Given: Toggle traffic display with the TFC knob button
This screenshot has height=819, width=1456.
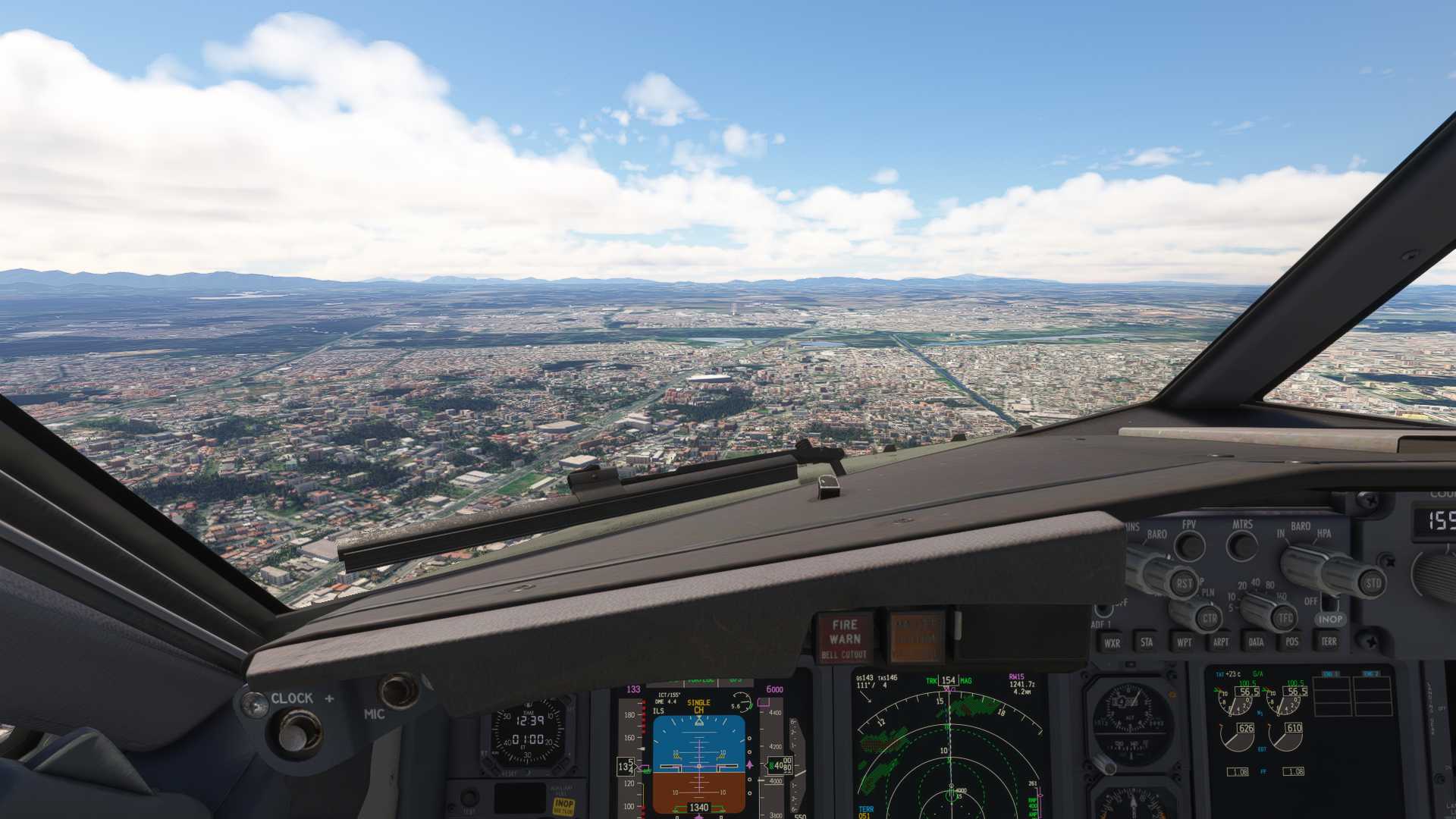Looking at the screenshot, I should pyautogui.click(x=1285, y=617).
